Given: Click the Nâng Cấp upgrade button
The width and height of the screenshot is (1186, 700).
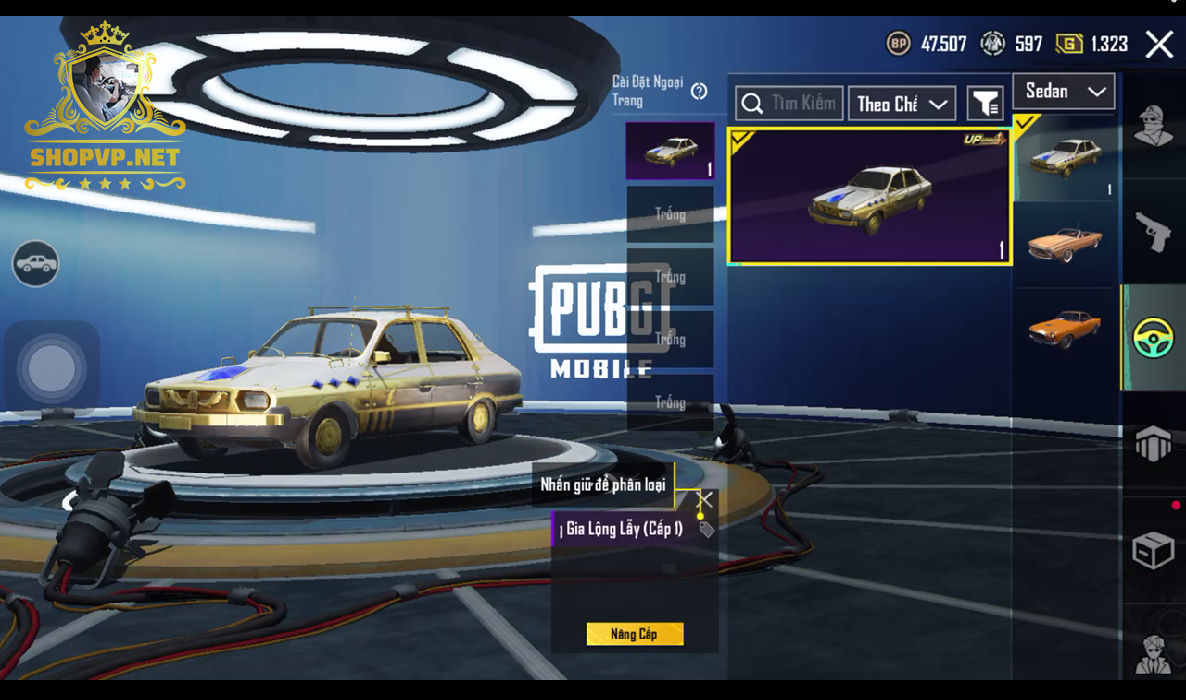Looking at the screenshot, I should click(634, 634).
